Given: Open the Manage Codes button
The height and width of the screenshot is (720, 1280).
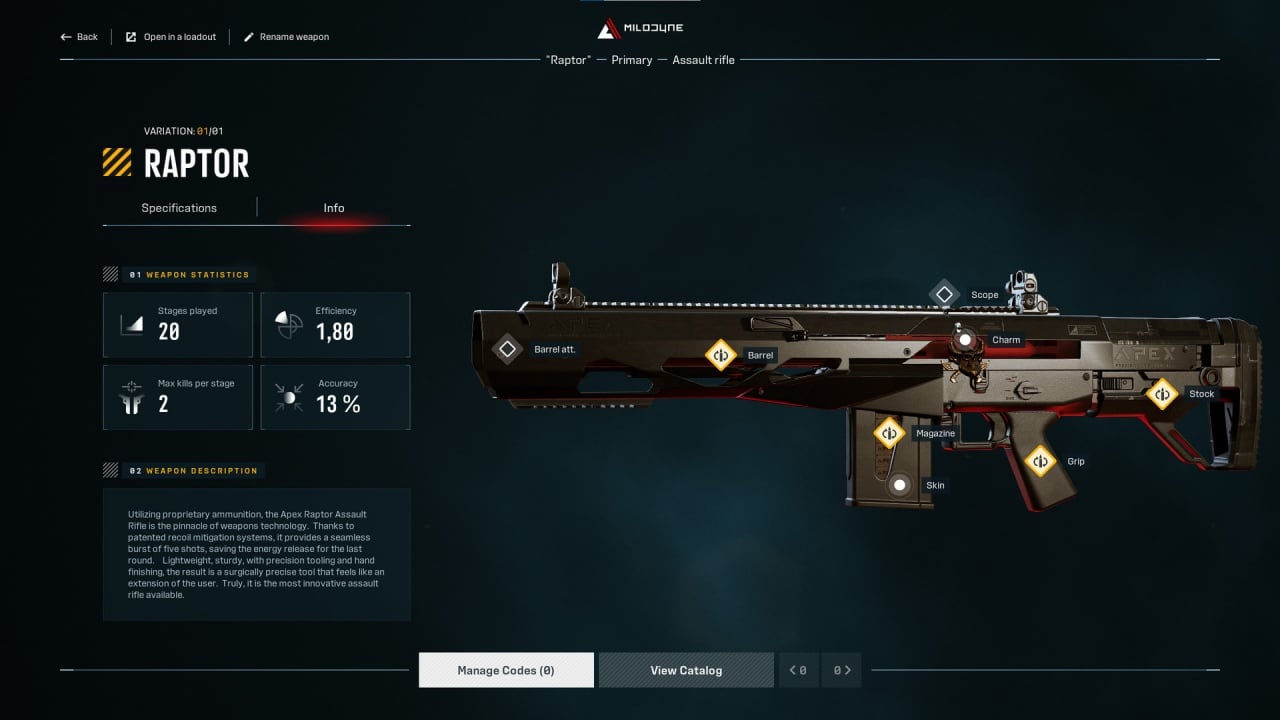Looking at the screenshot, I should 506,670.
